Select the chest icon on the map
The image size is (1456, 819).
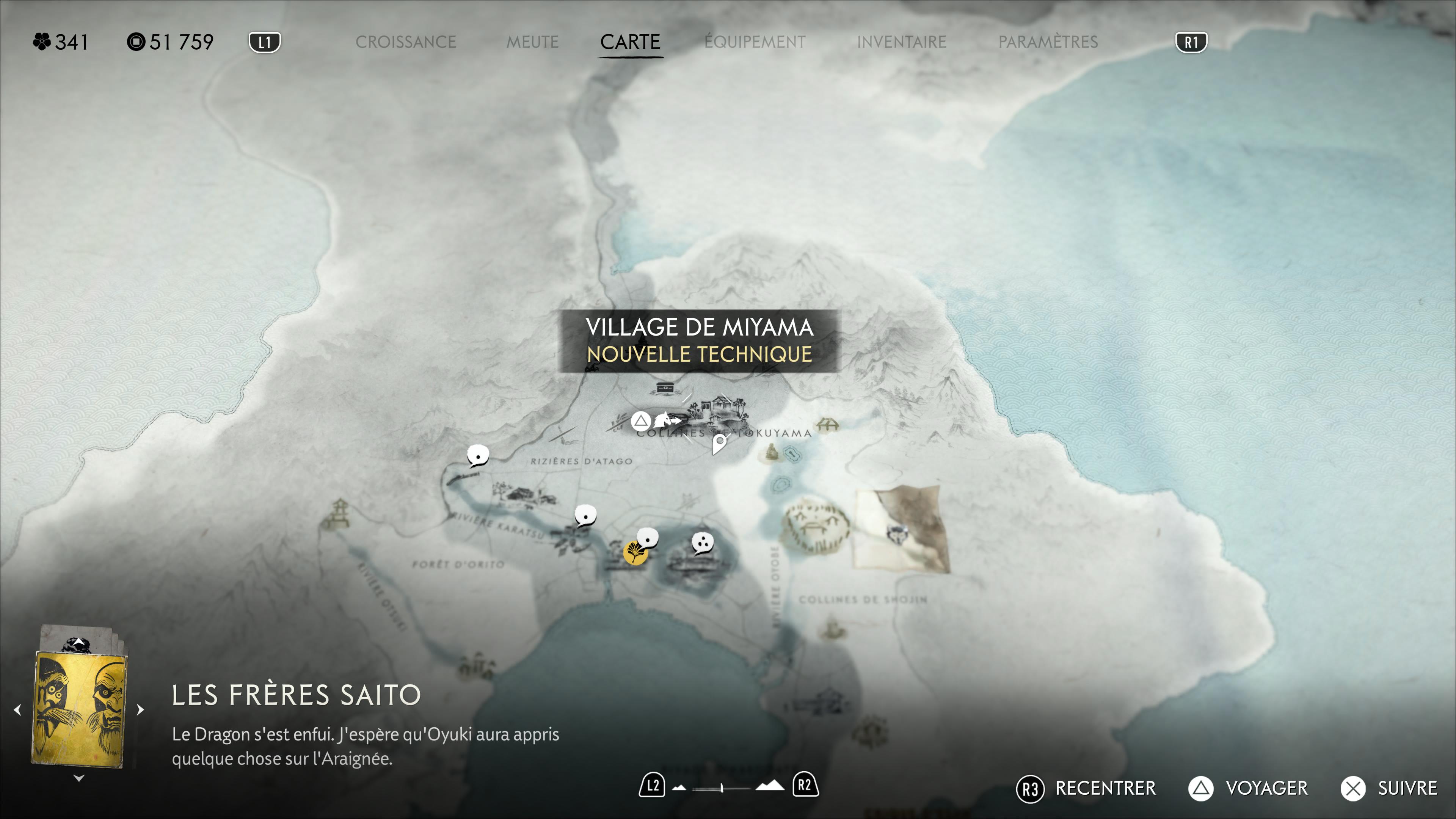coord(665,388)
